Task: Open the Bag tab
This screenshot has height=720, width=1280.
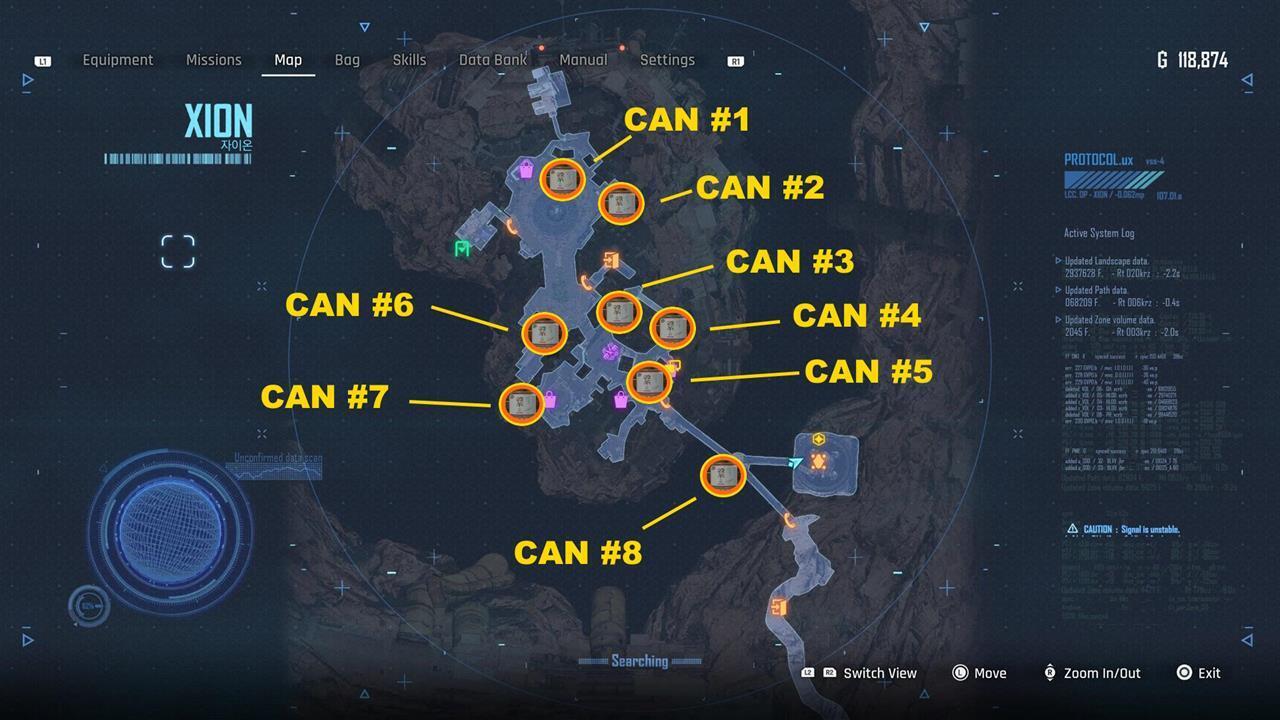Action: tap(347, 60)
